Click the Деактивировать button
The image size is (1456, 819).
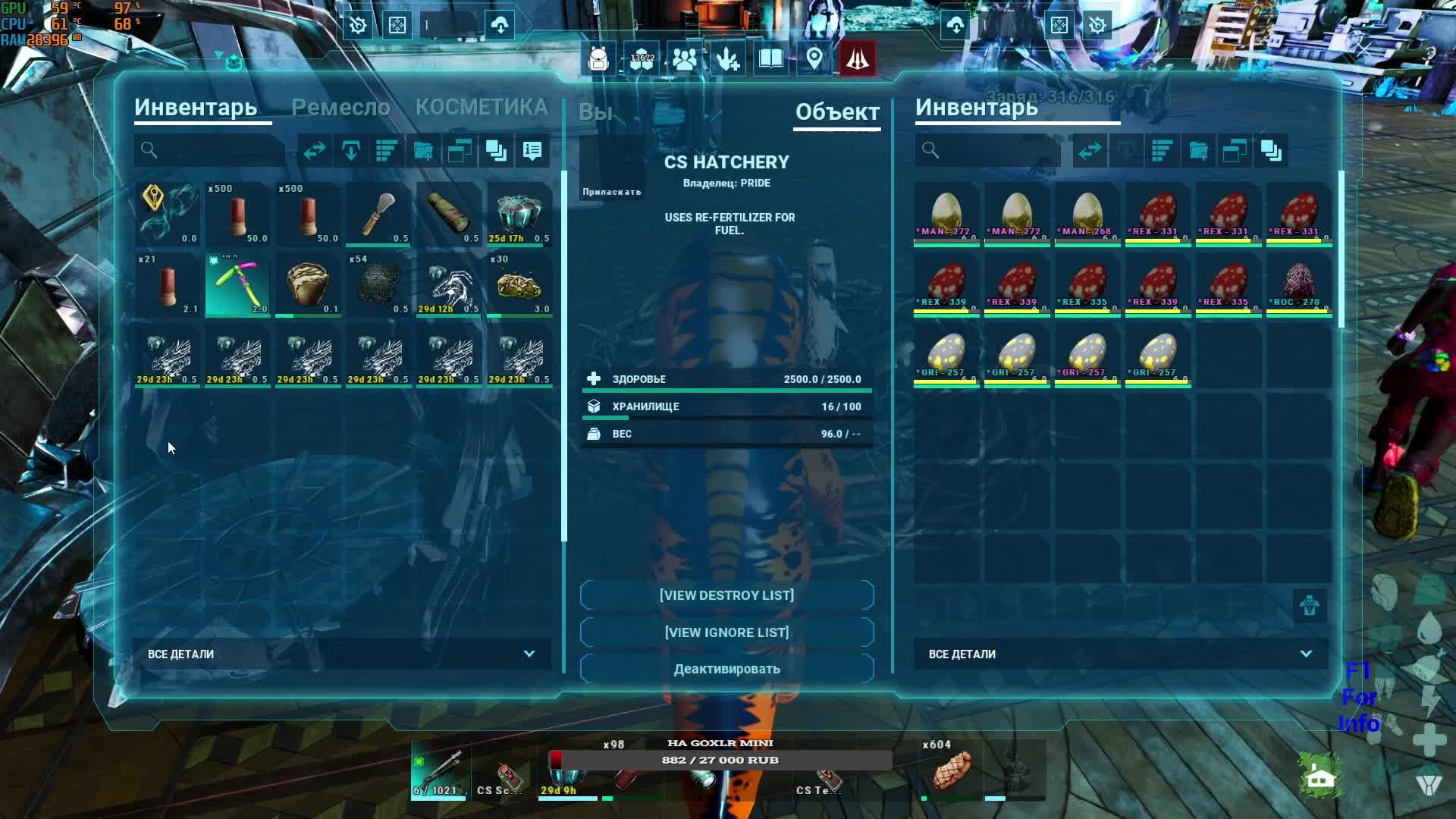pyautogui.click(x=726, y=669)
